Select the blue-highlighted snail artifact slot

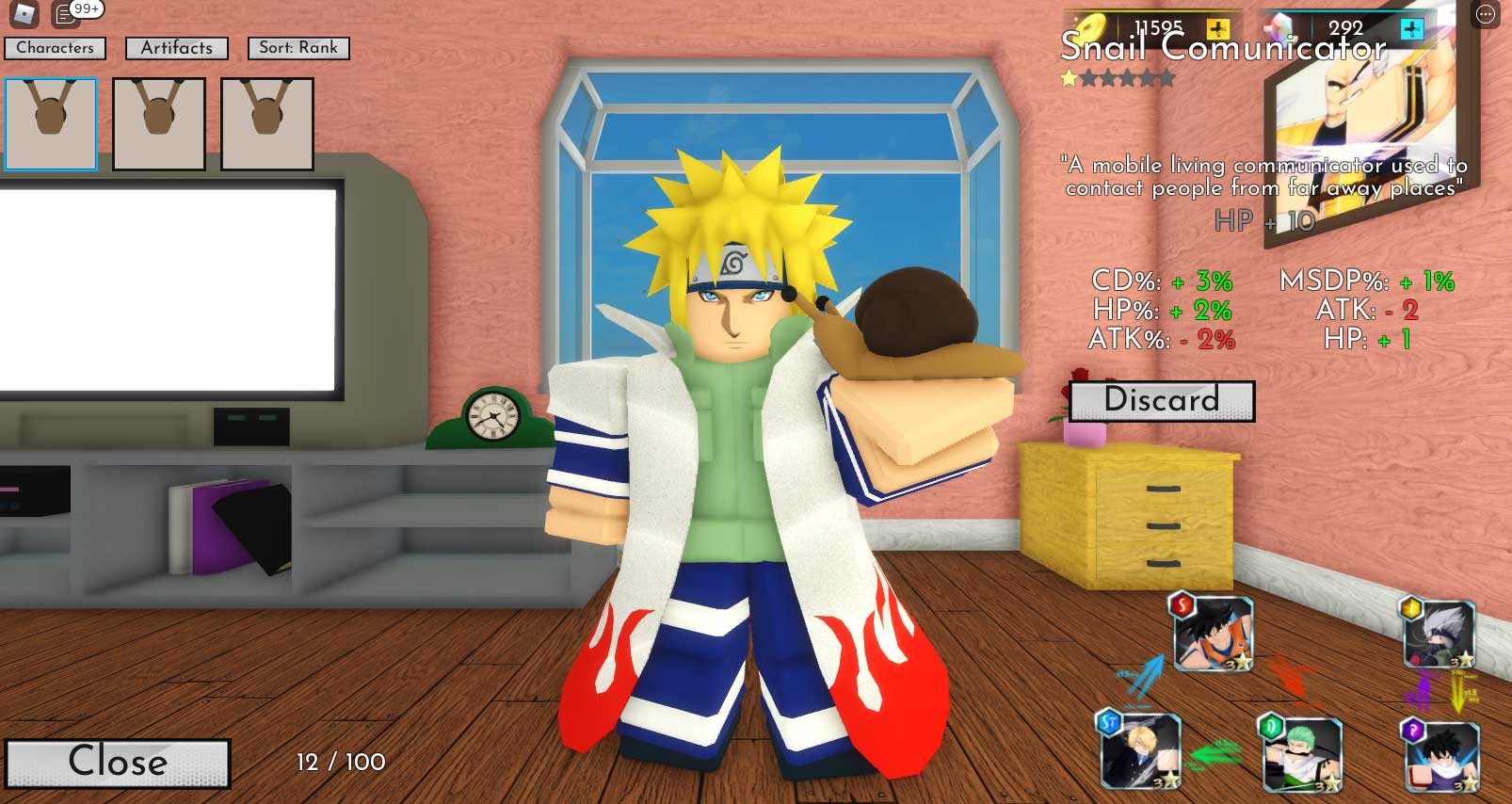pos(51,124)
